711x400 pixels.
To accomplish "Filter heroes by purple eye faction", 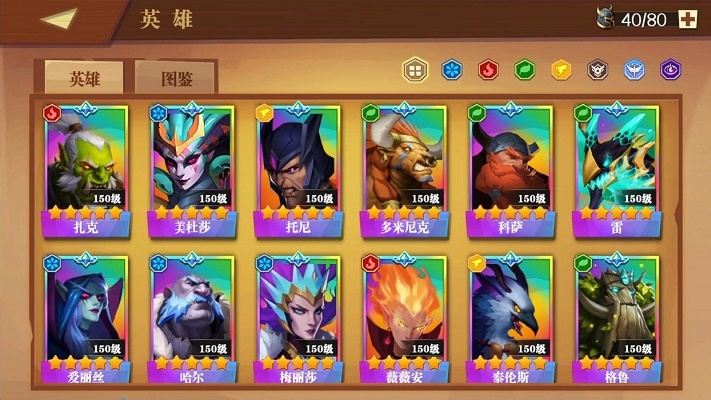I will [x=670, y=70].
